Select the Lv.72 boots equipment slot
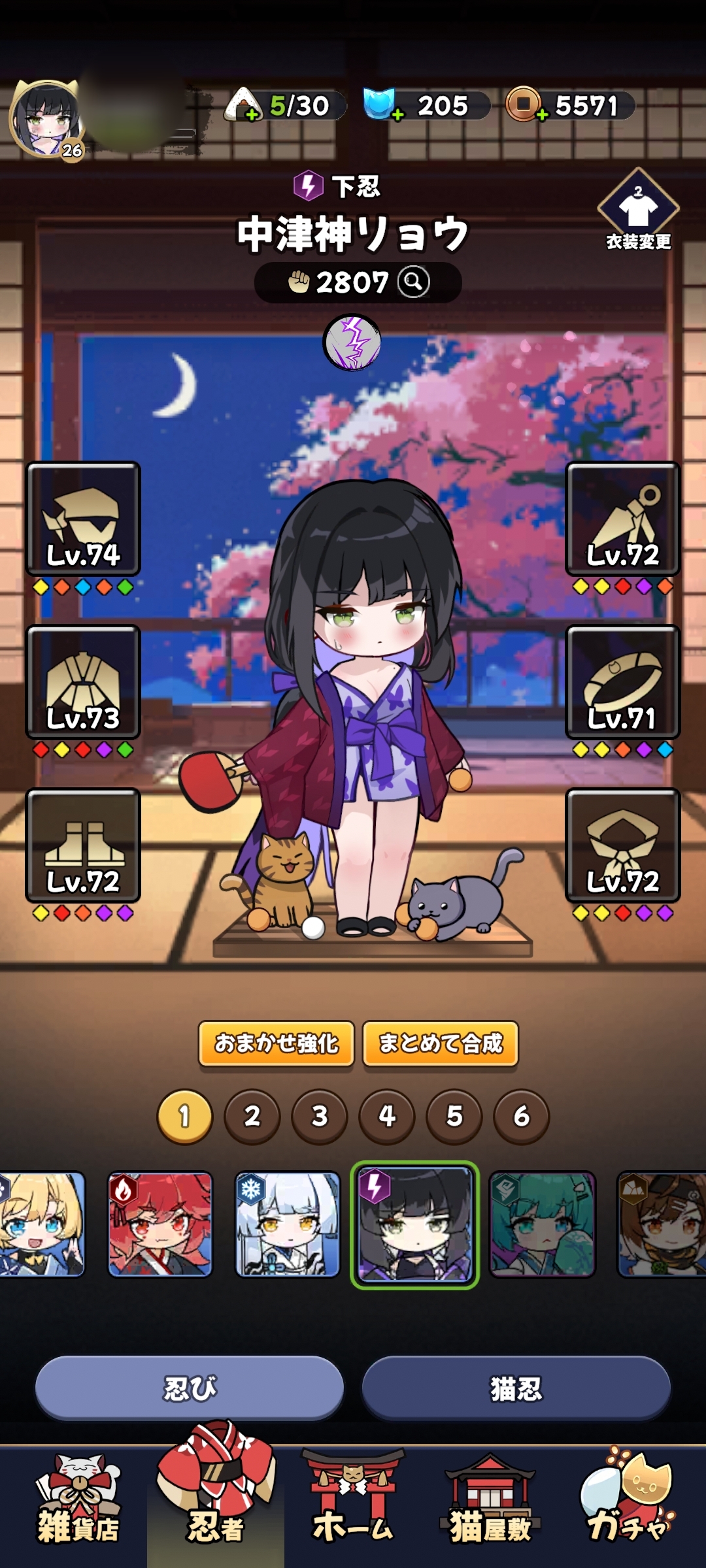706x1568 pixels. [x=83, y=845]
